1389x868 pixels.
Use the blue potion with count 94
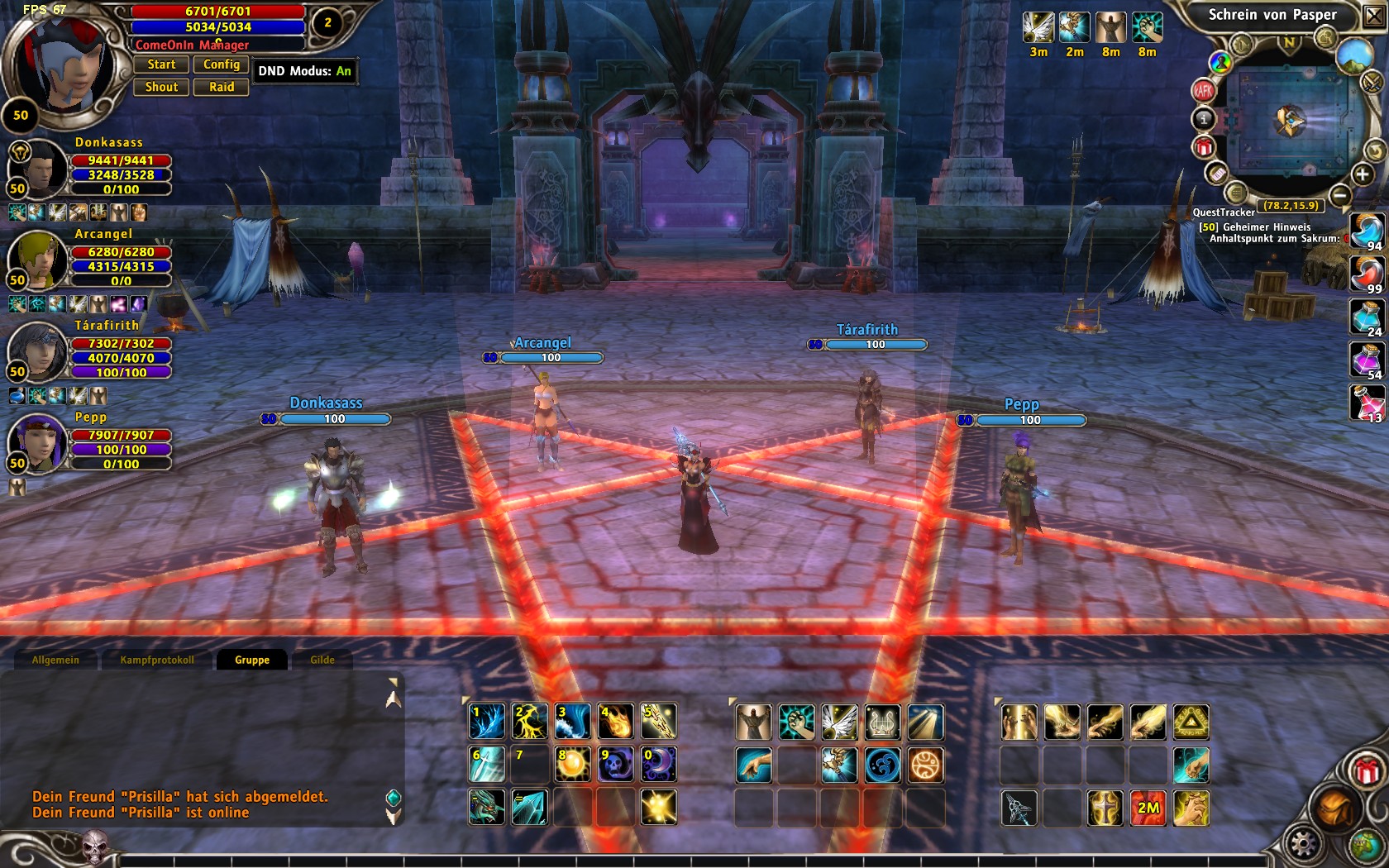pyautogui.click(x=1368, y=231)
